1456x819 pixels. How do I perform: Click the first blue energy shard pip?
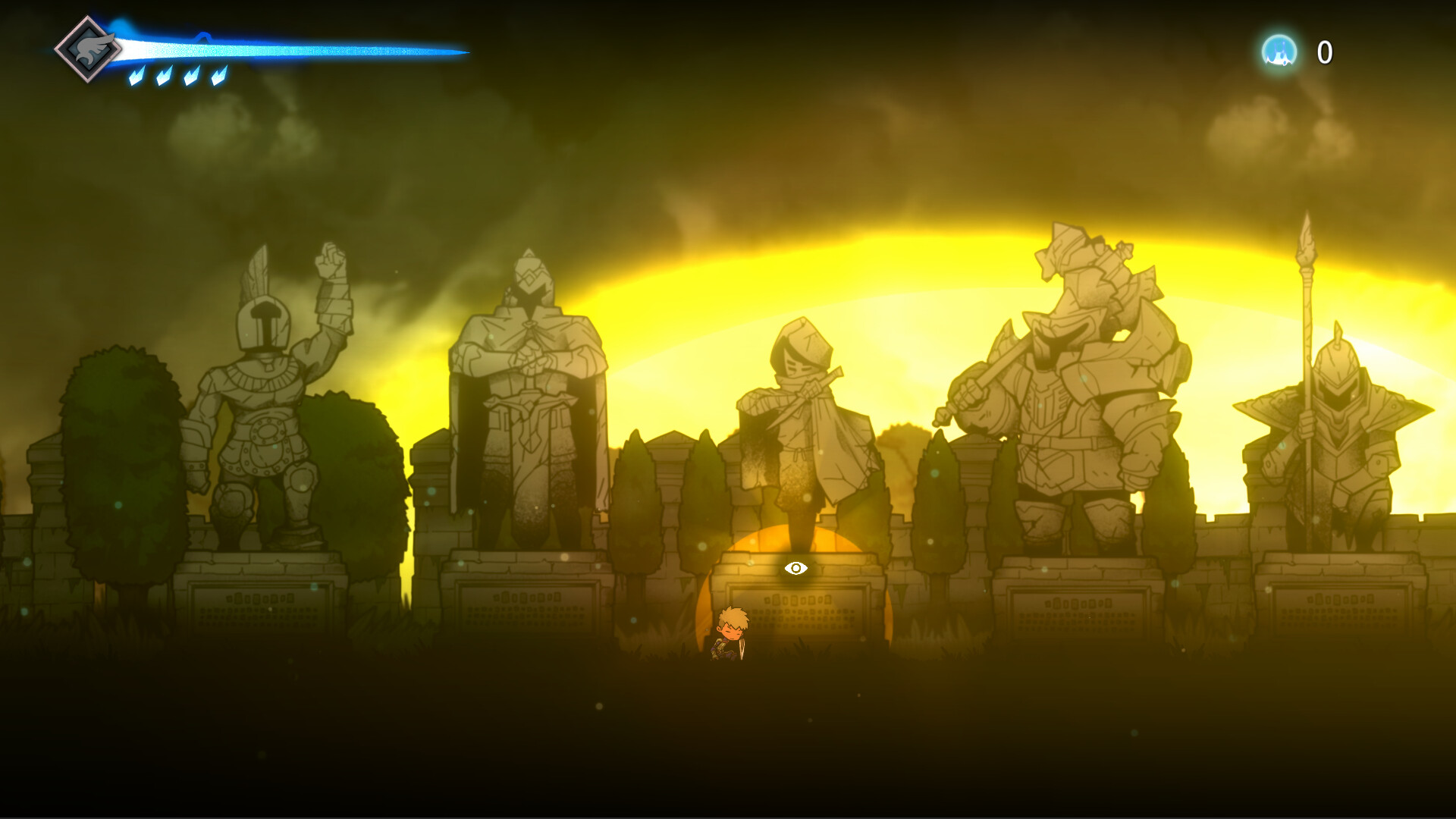(x=136, y=74)
